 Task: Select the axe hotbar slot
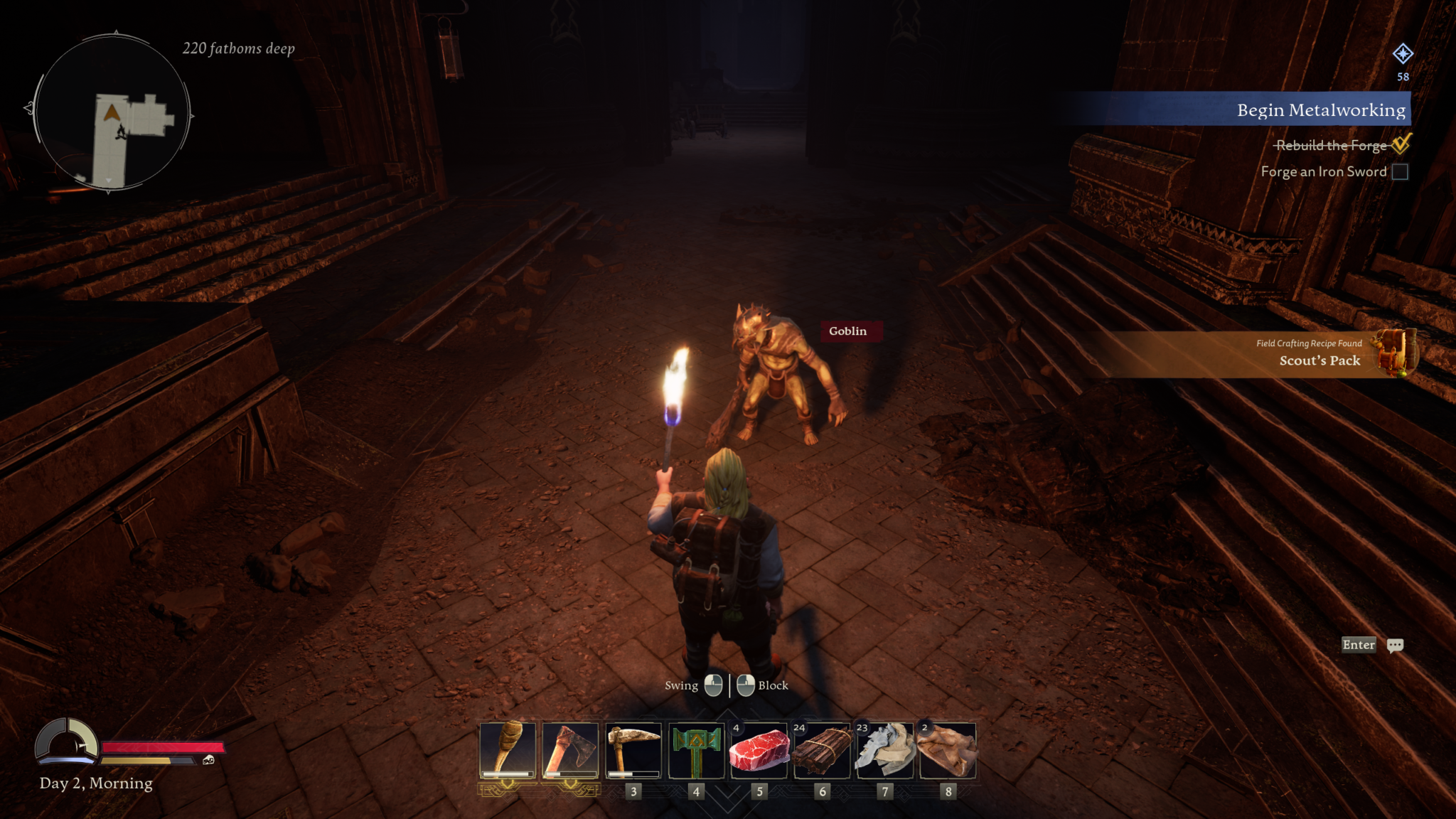click(570, 751)
